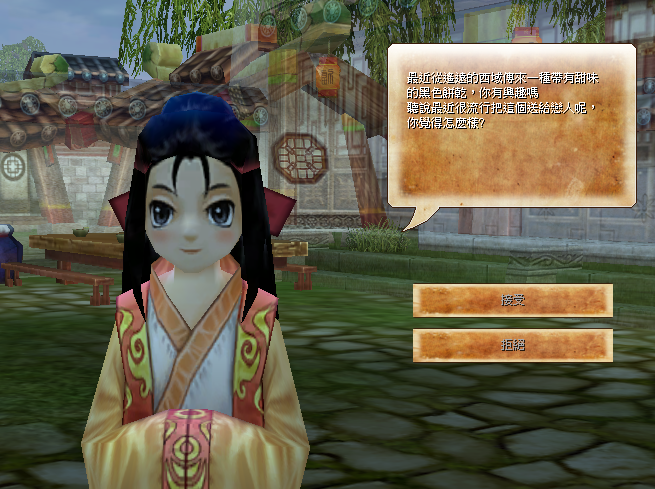
Task: Accept the offer with the 接受 button
Action: (512, 300)
